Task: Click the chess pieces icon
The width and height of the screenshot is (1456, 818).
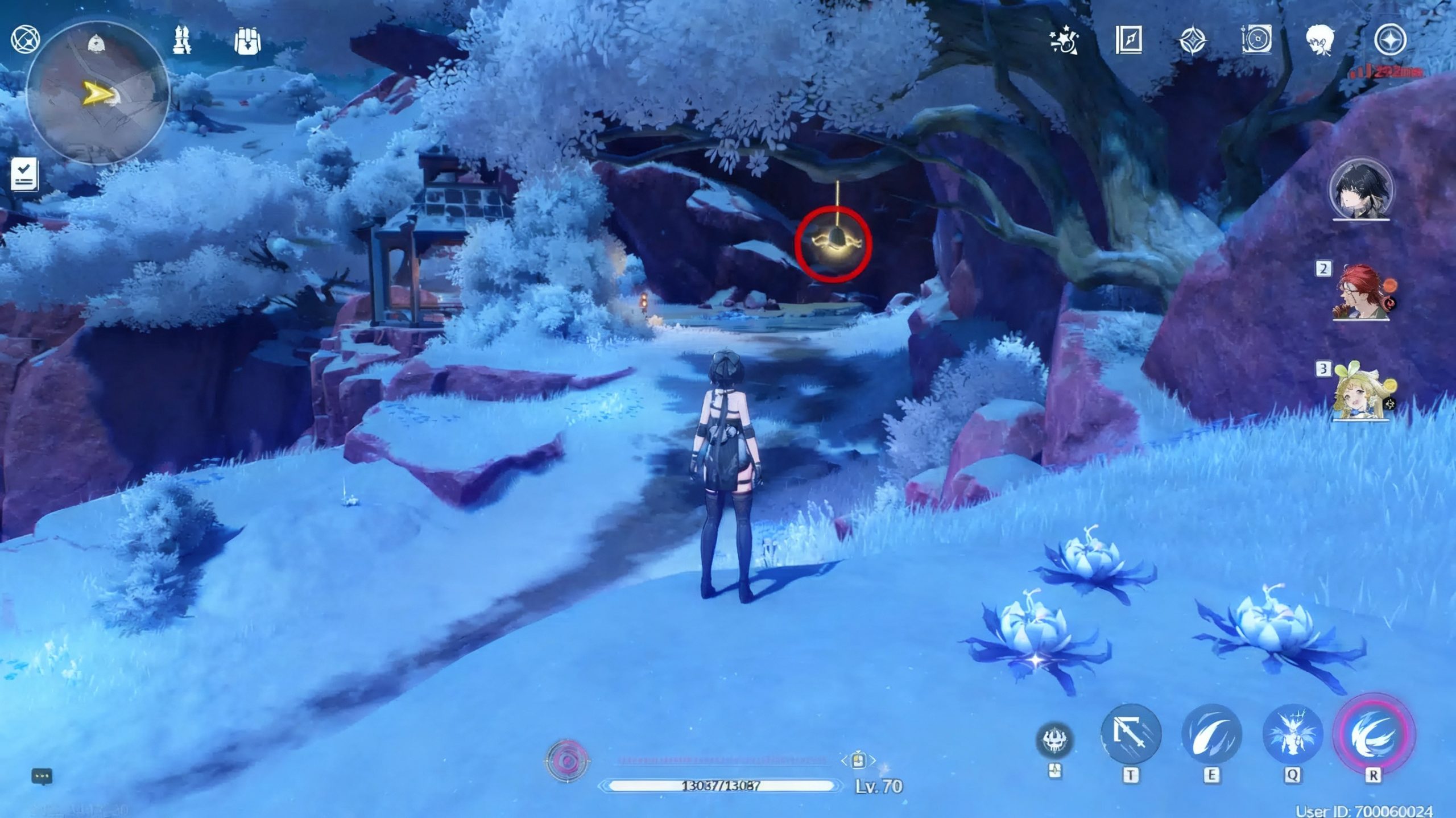Action: [x=181, y=40]
